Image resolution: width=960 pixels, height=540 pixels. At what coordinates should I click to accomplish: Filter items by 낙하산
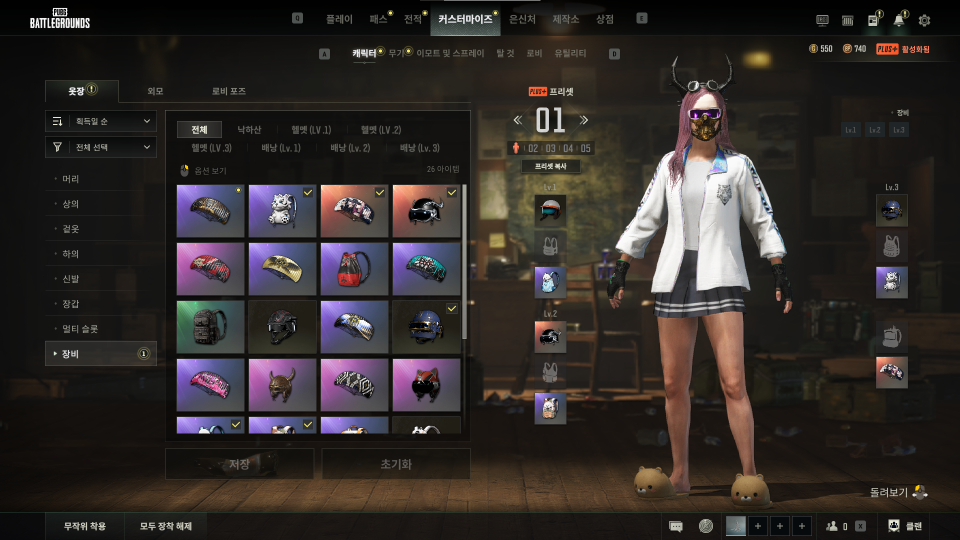click(249, 129)
